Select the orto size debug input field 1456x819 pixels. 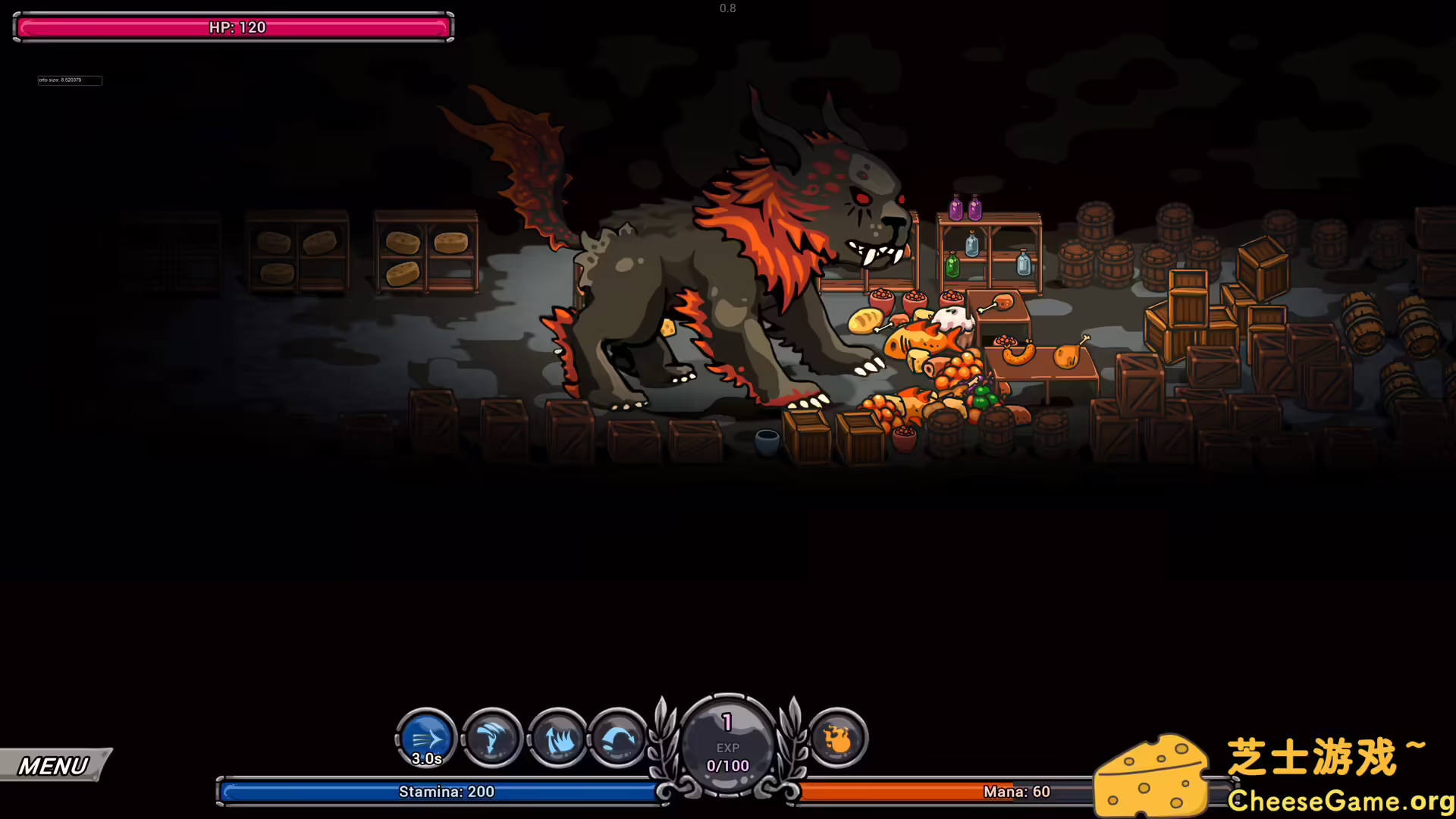coord(70,80)
